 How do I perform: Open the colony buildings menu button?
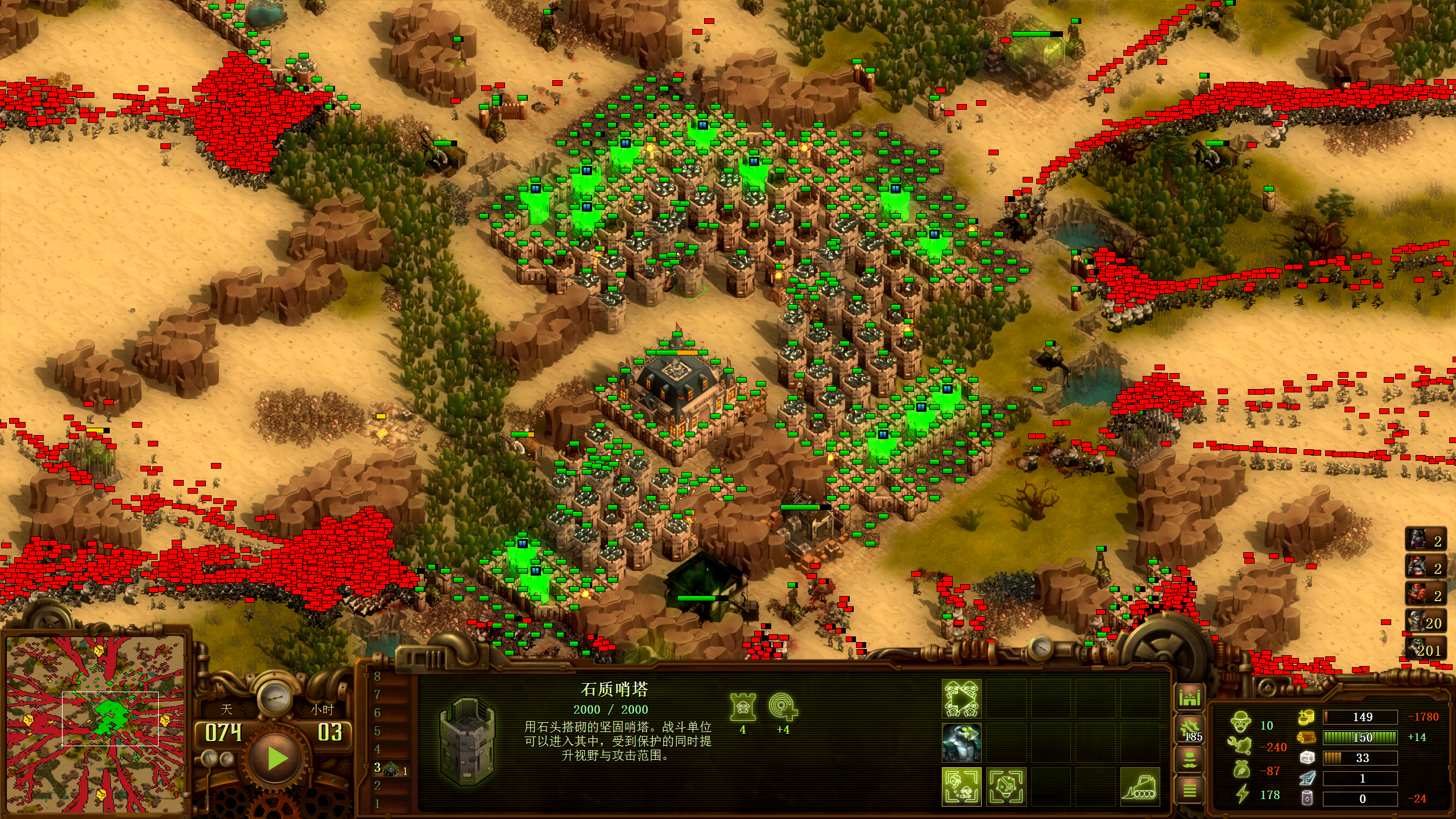[x=1189, y=697]
